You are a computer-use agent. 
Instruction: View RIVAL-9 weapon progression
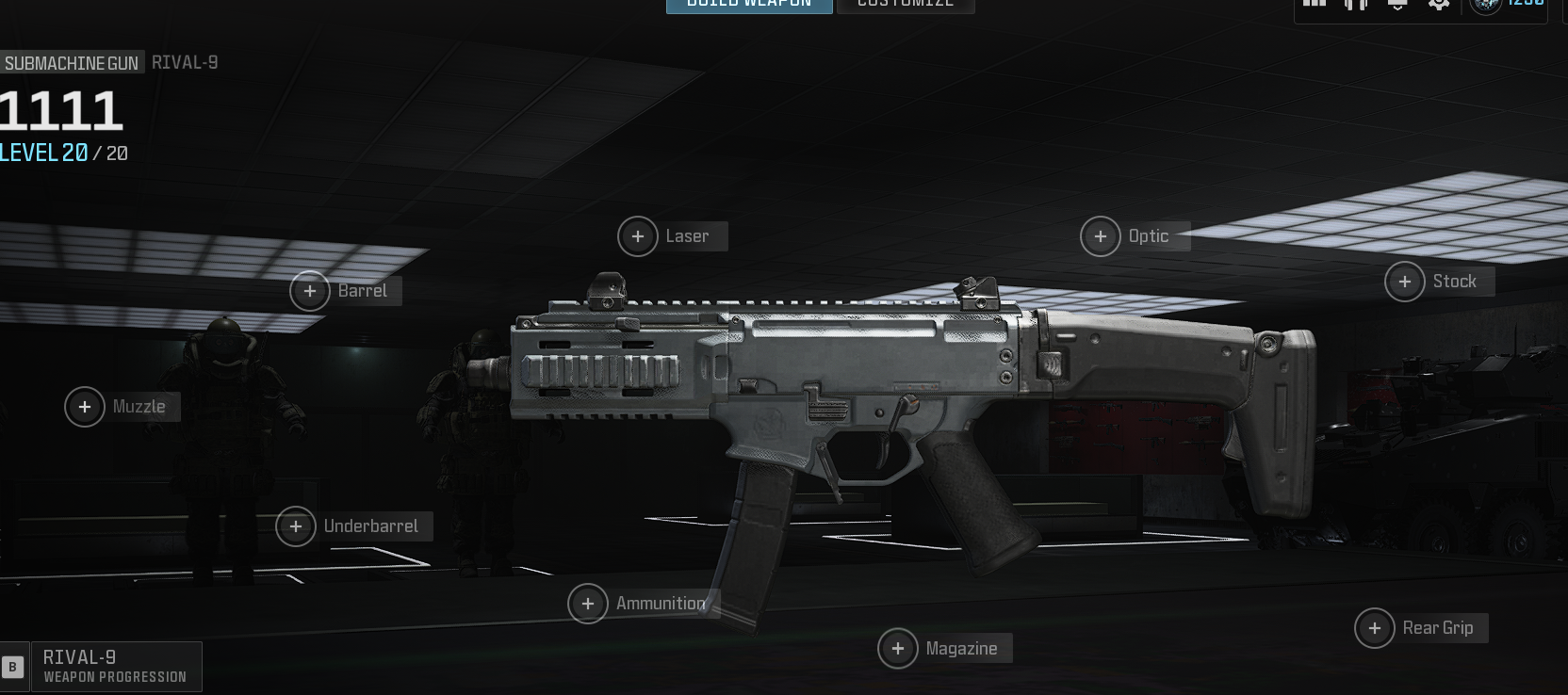pyautogui.click(x=115, y=666)
